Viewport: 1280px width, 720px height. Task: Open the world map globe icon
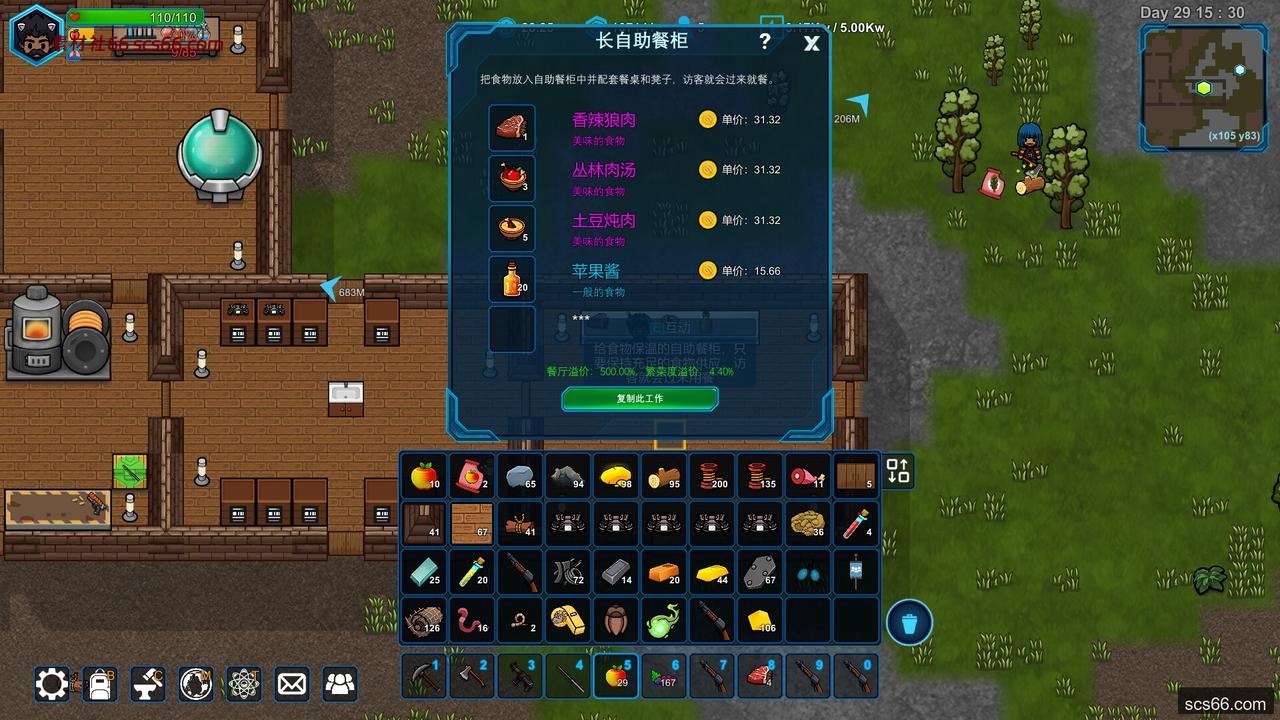tap(195, 683)
